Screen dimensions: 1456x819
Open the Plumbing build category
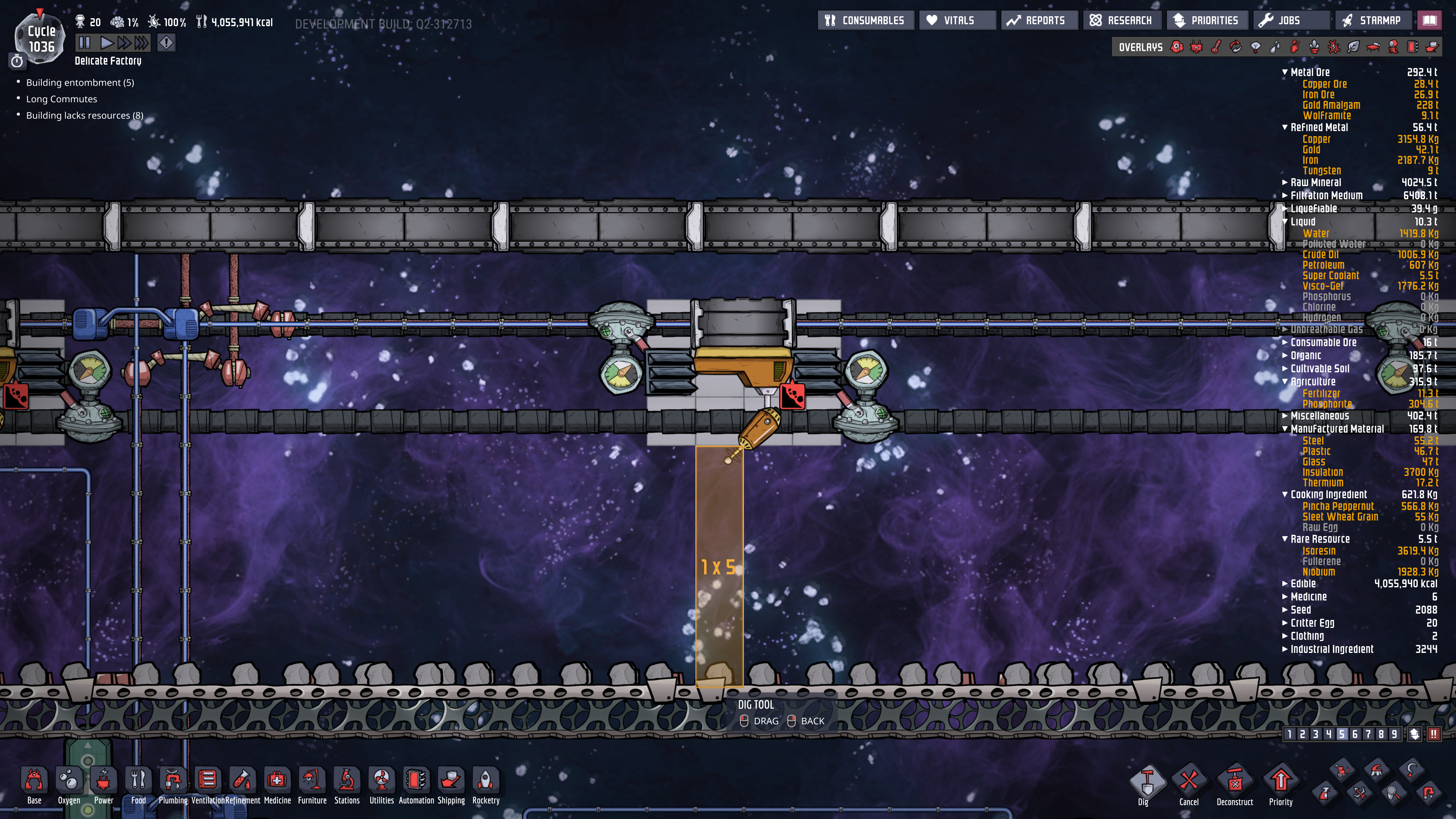click(x=173, y=785)
